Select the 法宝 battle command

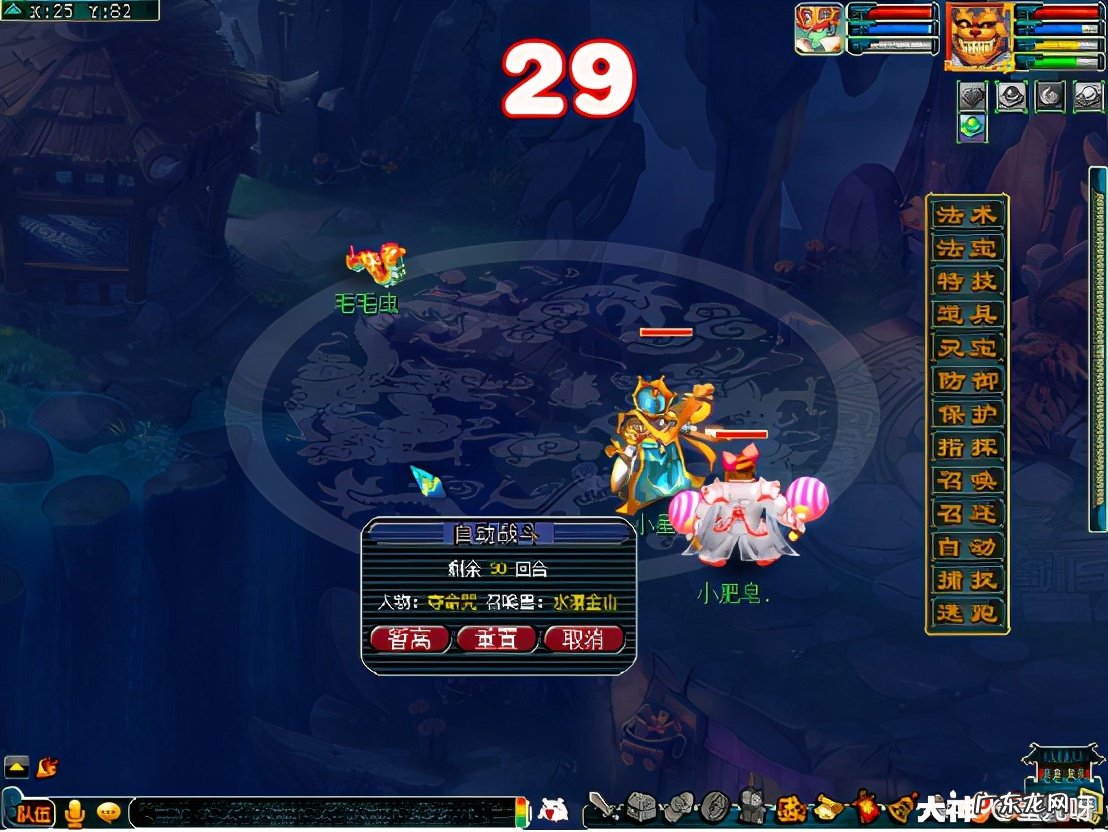pyautogui.click(x=965, y=248)
